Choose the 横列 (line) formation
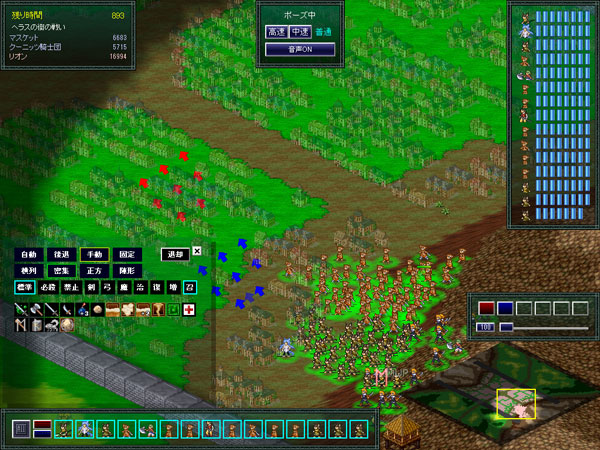 28,271
